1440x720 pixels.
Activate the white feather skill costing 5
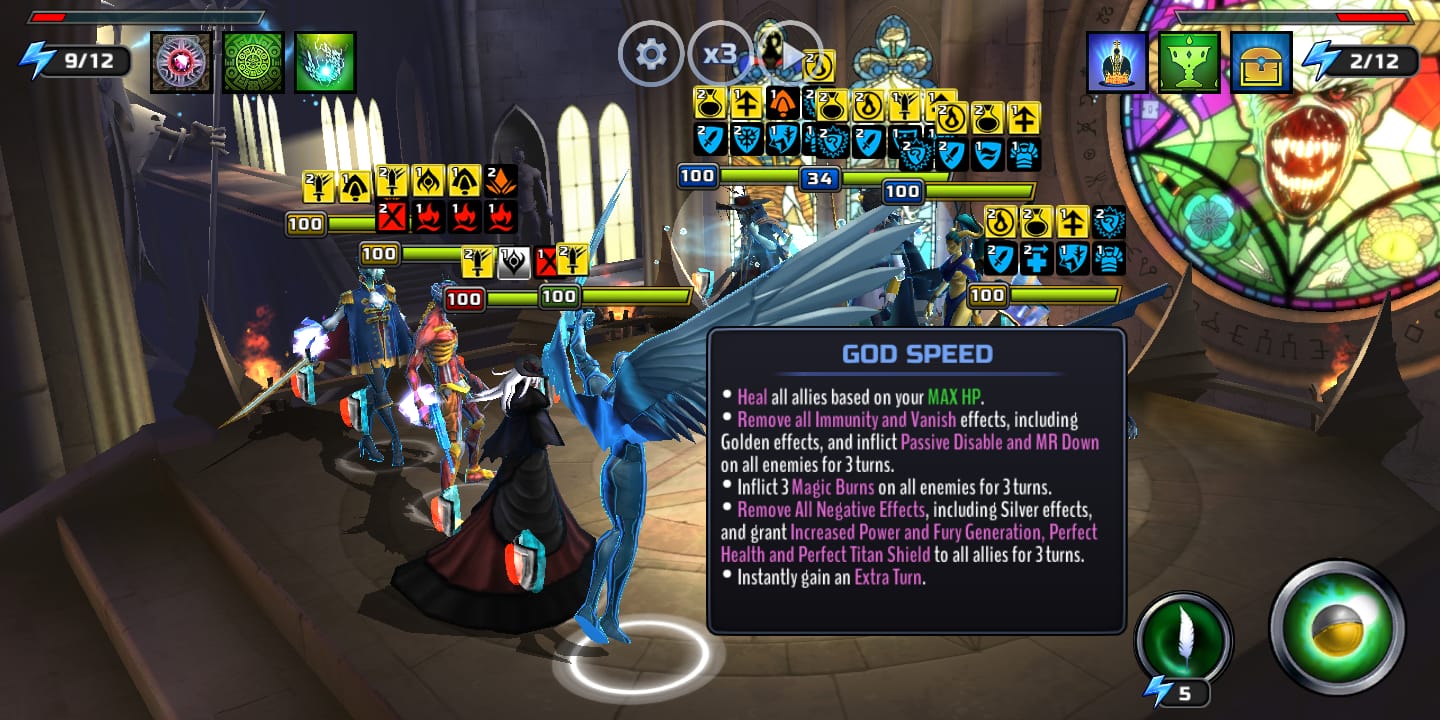click(1184, 641)
